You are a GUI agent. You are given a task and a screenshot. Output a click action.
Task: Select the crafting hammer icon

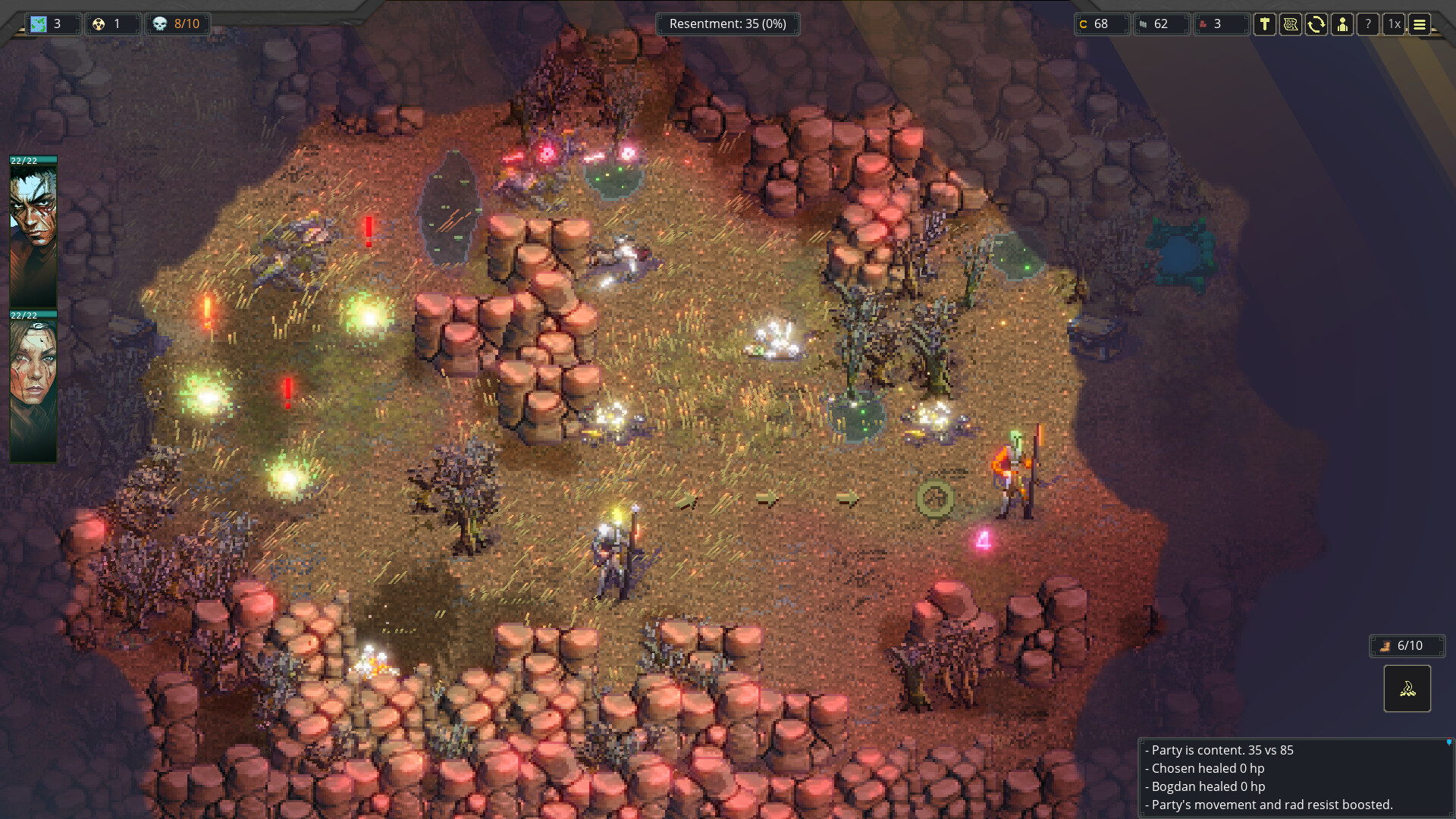click(1266, 24)
